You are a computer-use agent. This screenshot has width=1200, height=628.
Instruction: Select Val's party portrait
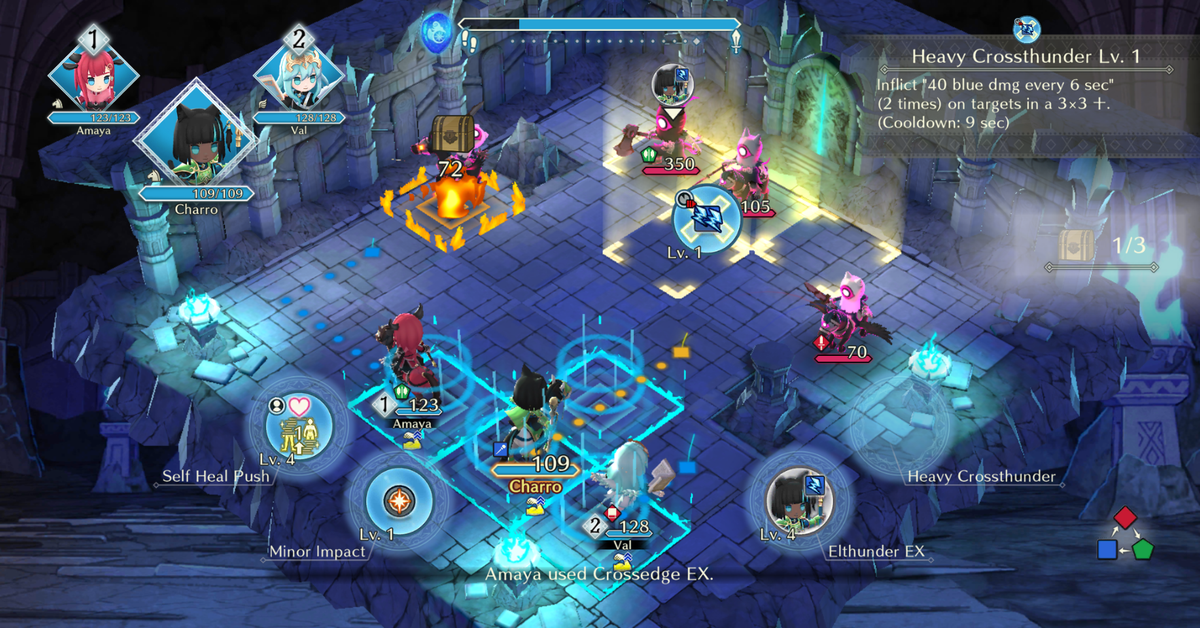pyautogui.click(x=298, y=75)
